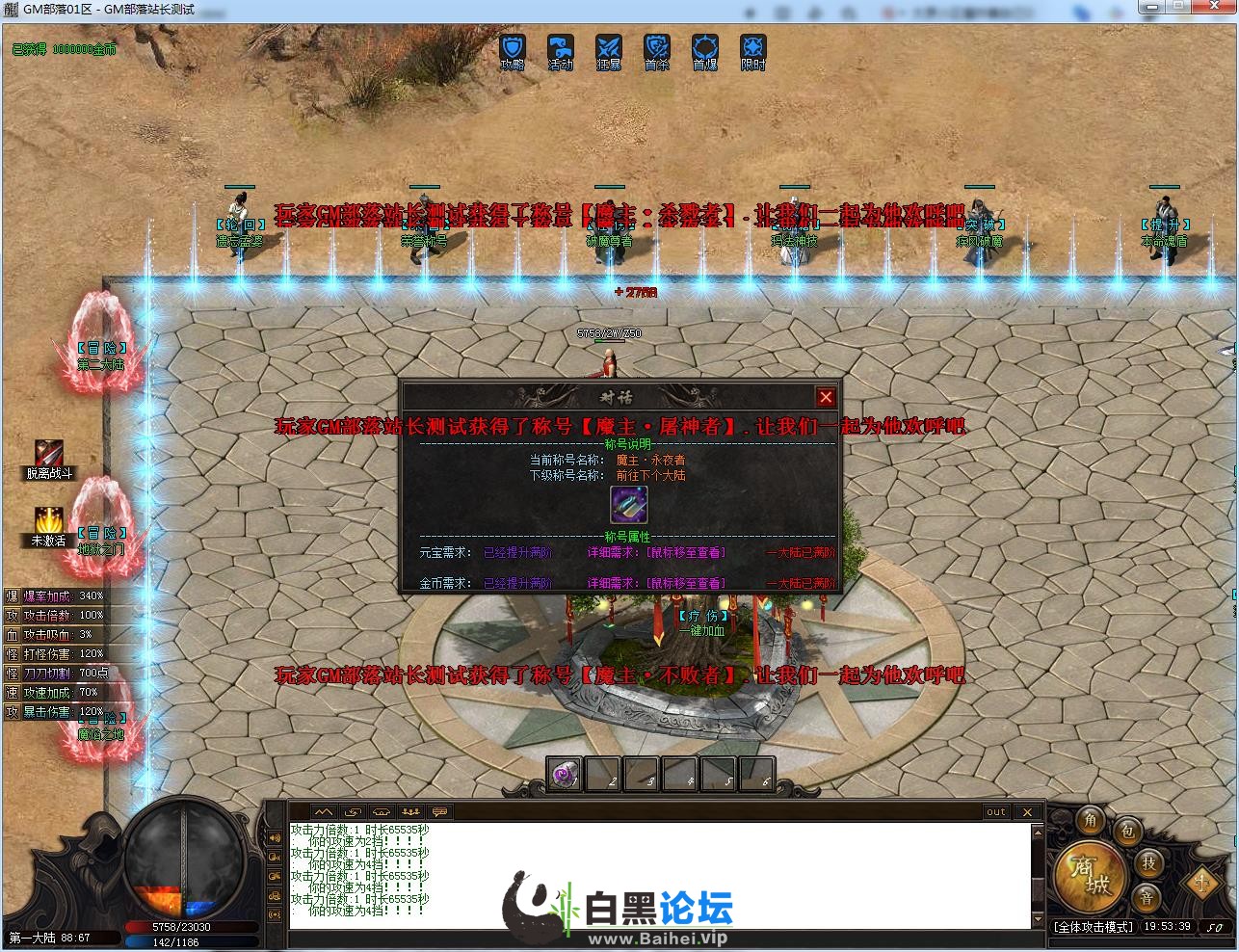Click the 脱离战斗 leave-combat icon
This screenshot has width=1239, height=952.
[x=49, y=454]
